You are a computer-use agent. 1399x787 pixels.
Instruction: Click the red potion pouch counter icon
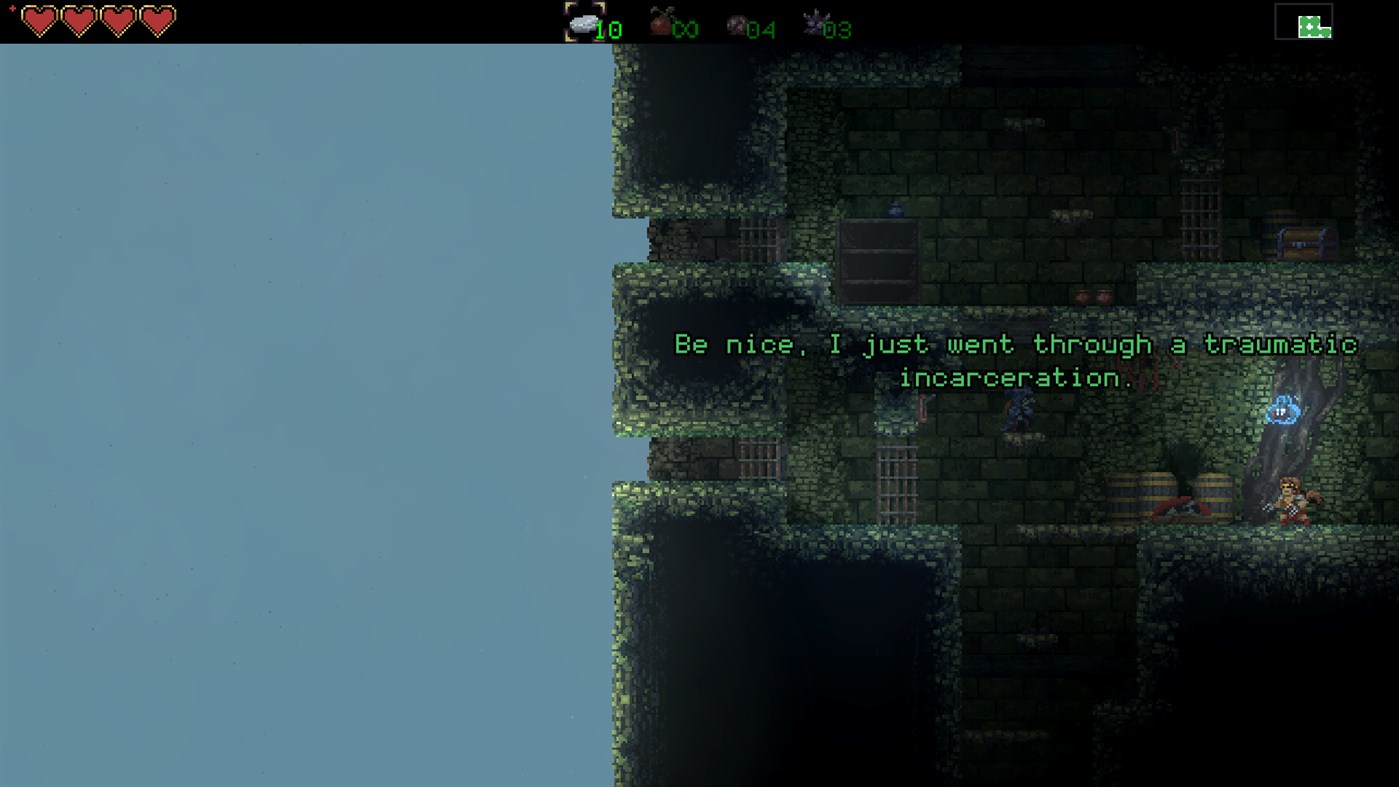660,22
